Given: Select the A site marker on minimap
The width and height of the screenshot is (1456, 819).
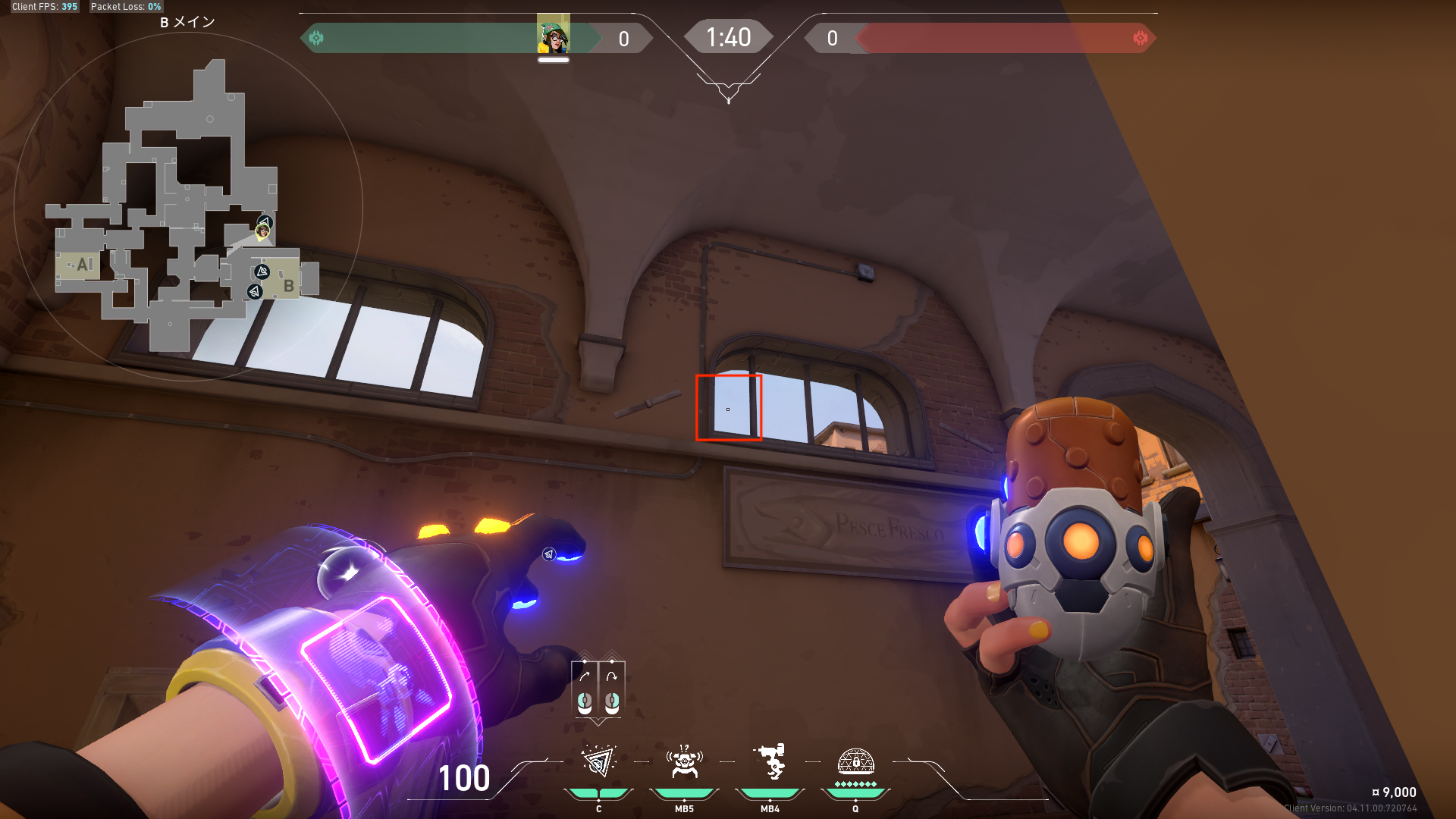Looking at the screenshot, I should point(83,265).
